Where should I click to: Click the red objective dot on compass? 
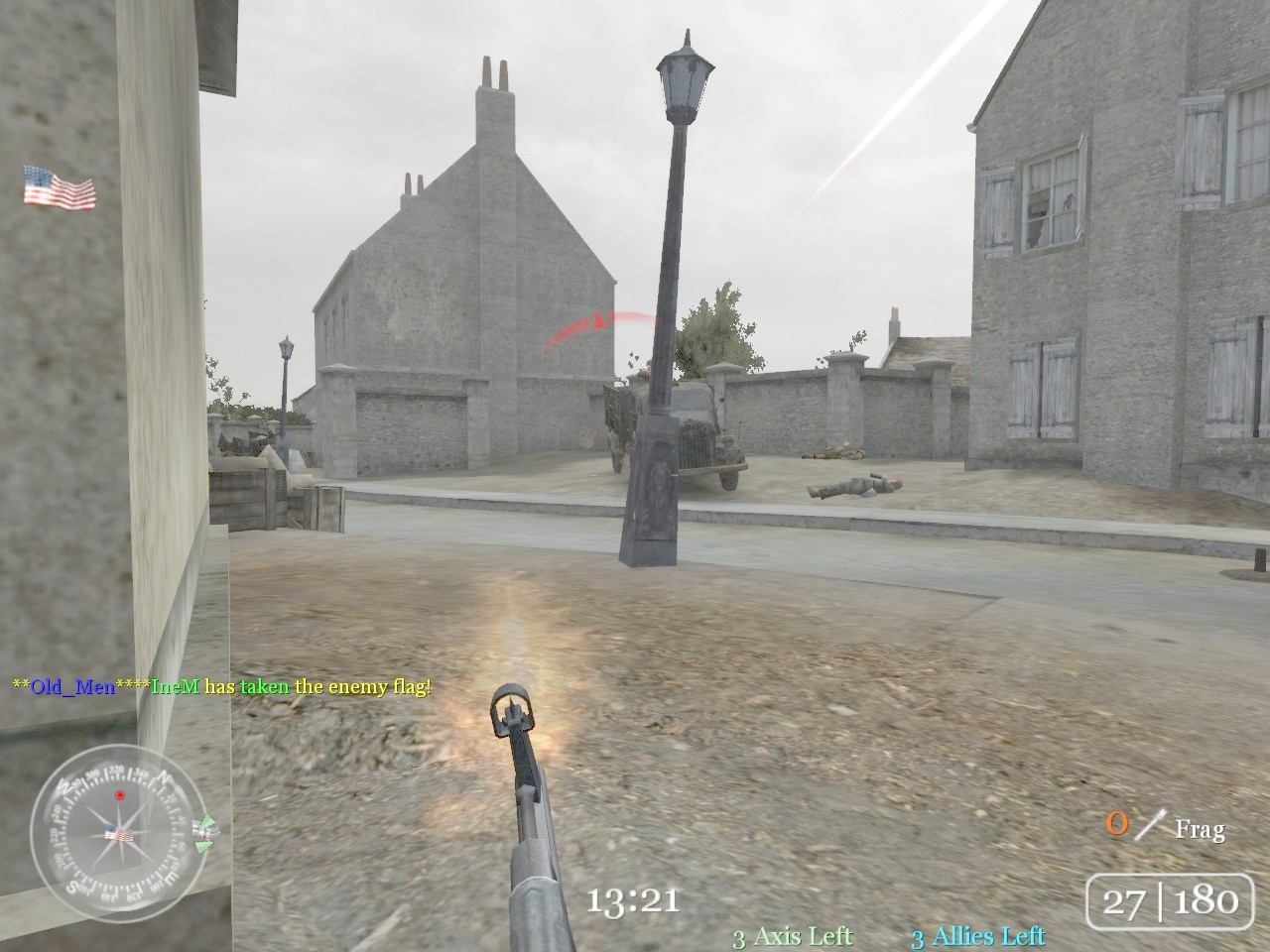click(120, 795)
